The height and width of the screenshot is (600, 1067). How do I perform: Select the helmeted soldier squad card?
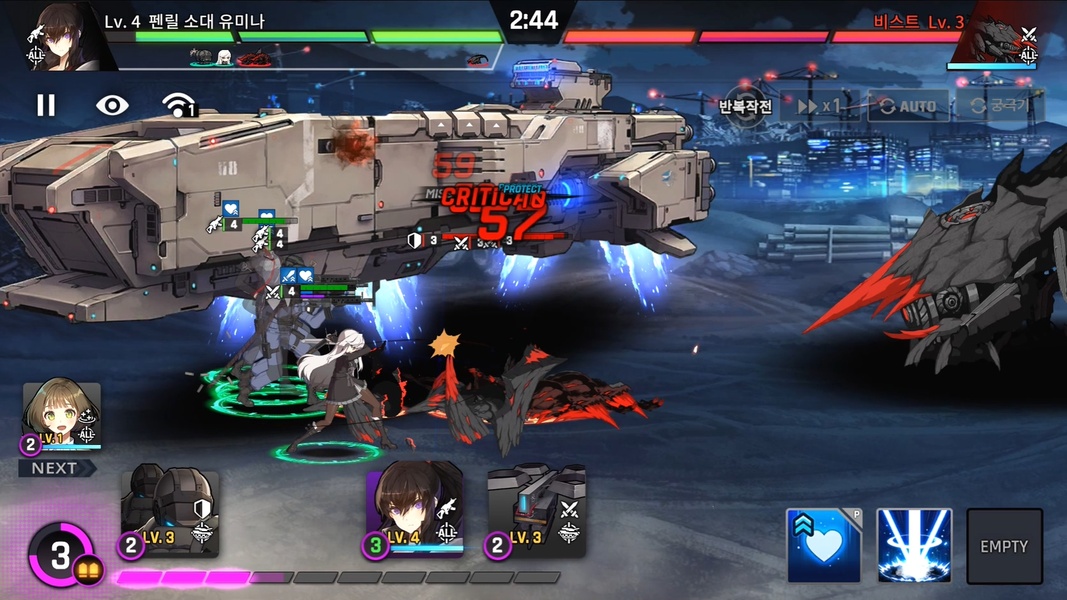click(170, 514)
